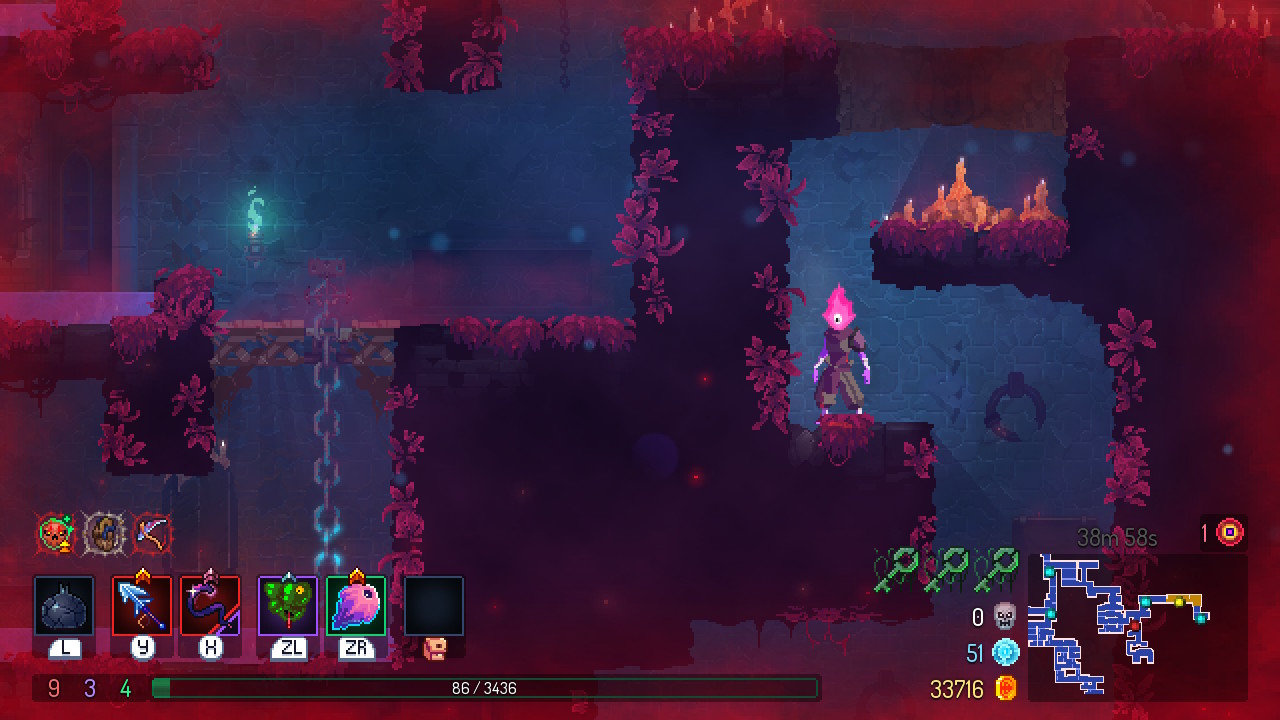Select the dark health flask slot
Screen dimensions: 1280x720
[64, 605]
